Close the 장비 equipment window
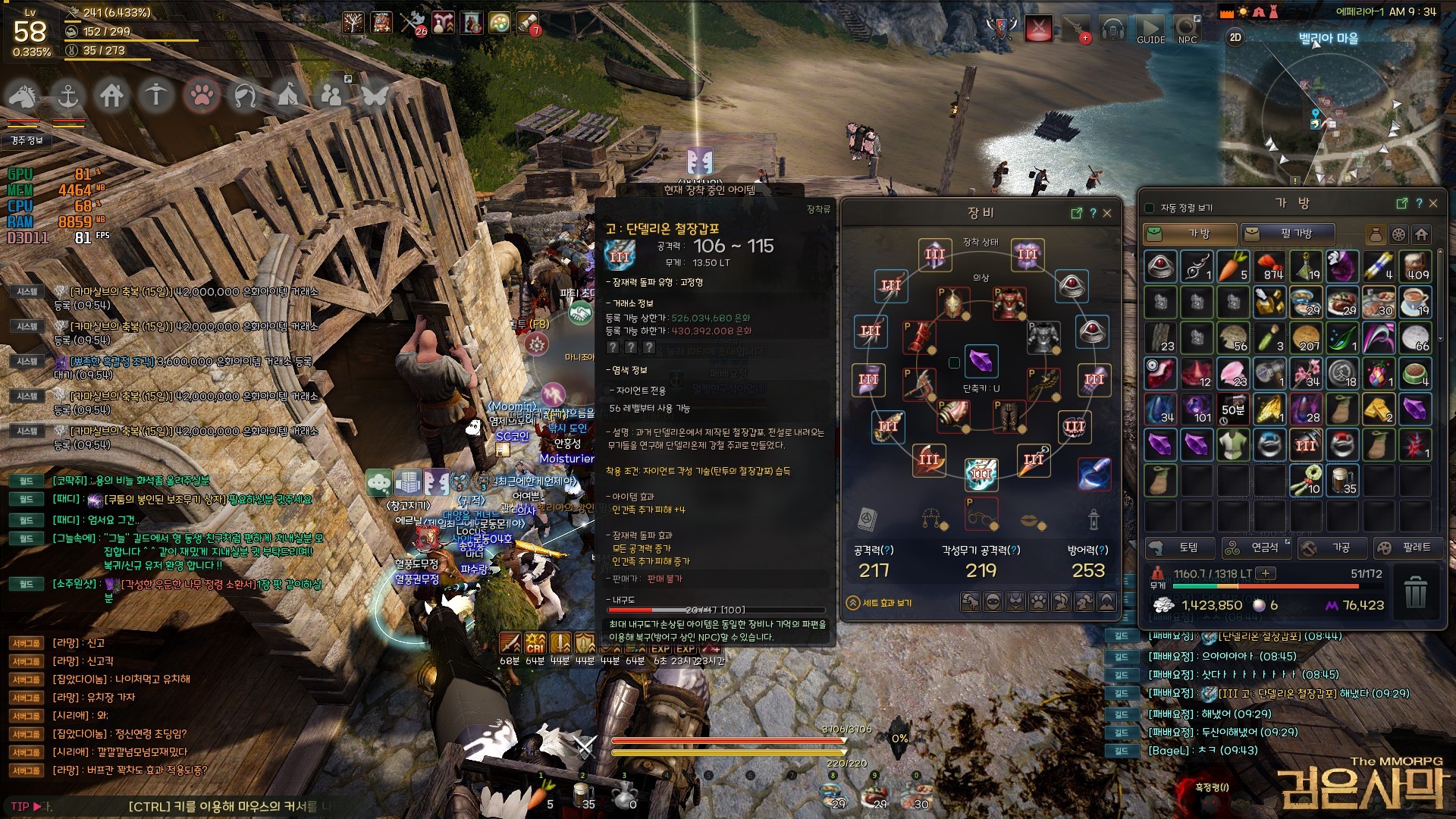1456x819 pixels. [x=1107, y=213]
